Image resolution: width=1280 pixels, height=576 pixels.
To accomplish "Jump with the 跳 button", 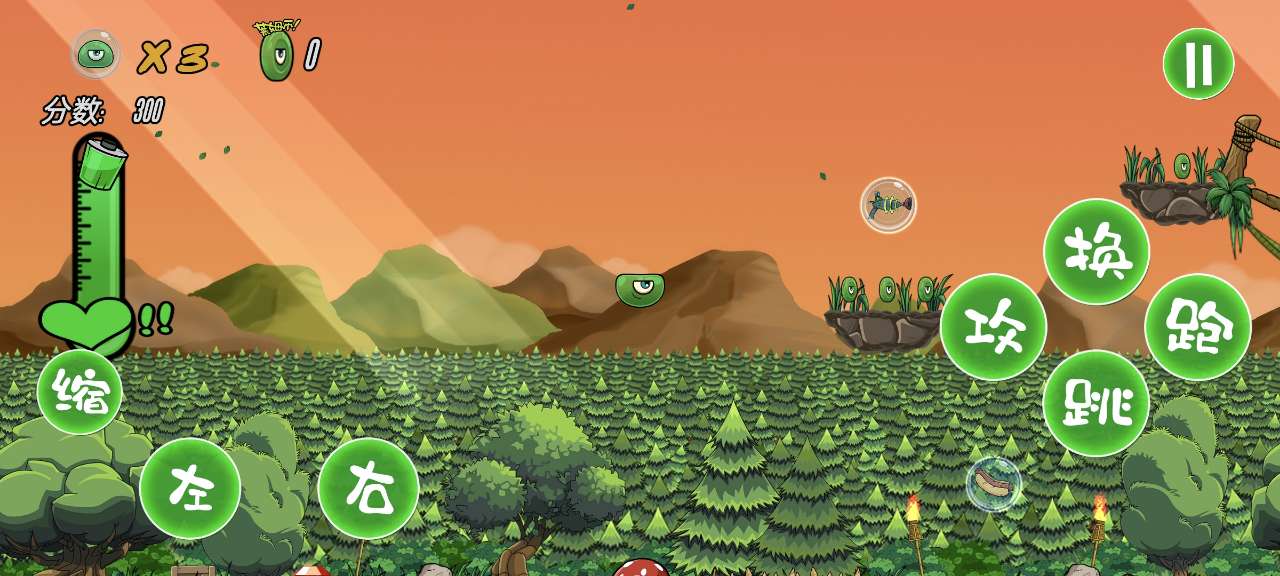I will tap(1096, 403).
